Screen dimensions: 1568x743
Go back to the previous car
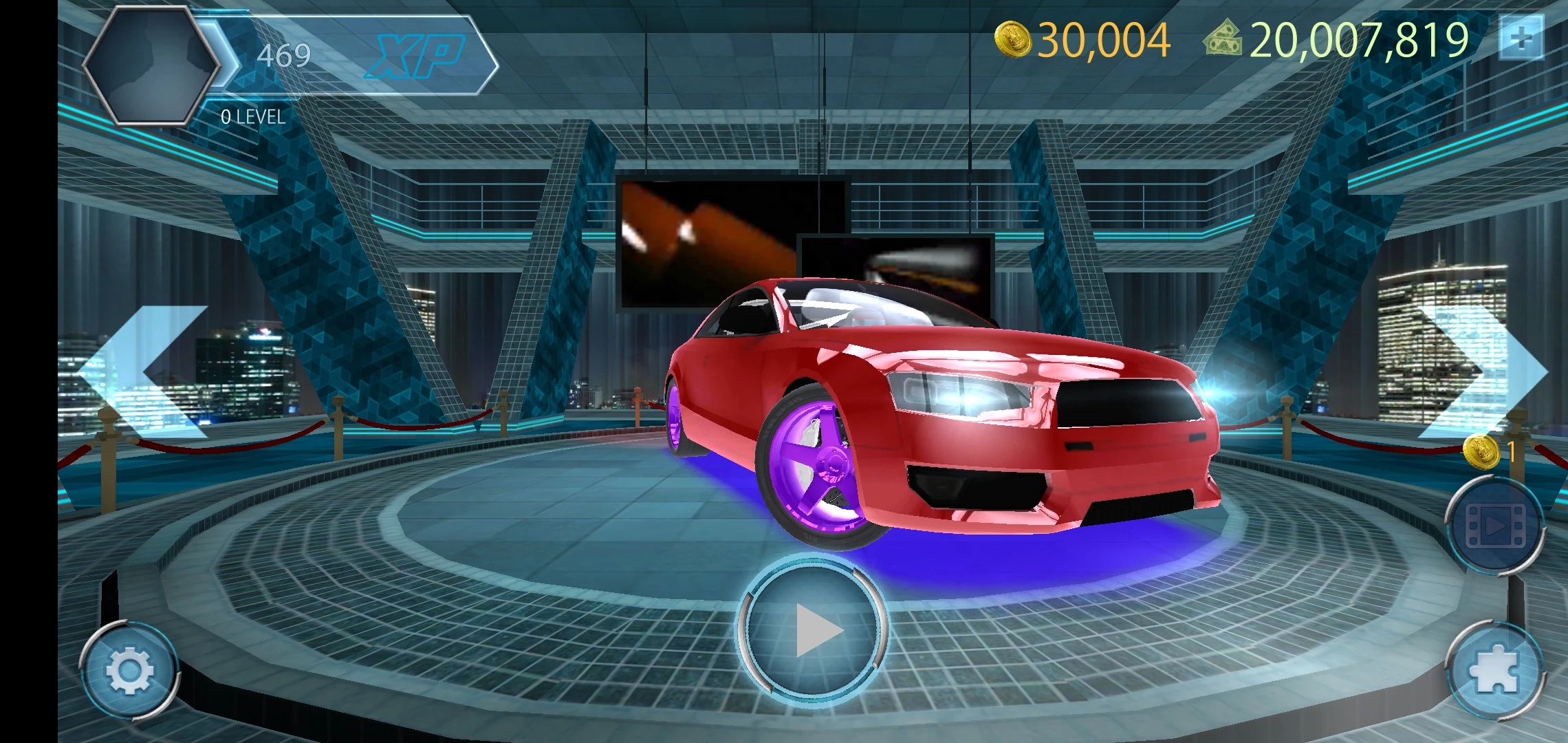[144, 371]
